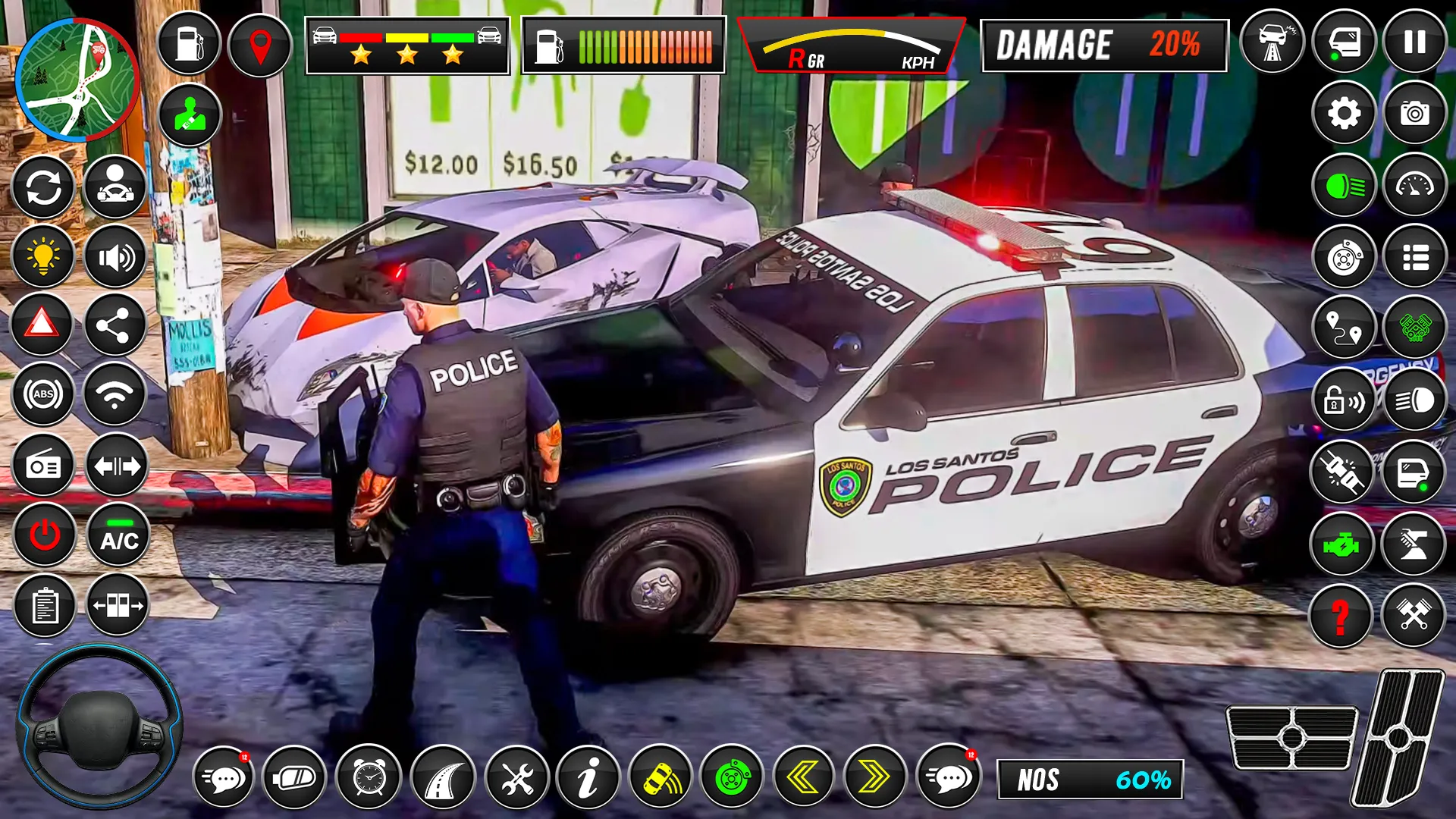
Task: Toggle the A/C button
Action: (x=119, y=535)
